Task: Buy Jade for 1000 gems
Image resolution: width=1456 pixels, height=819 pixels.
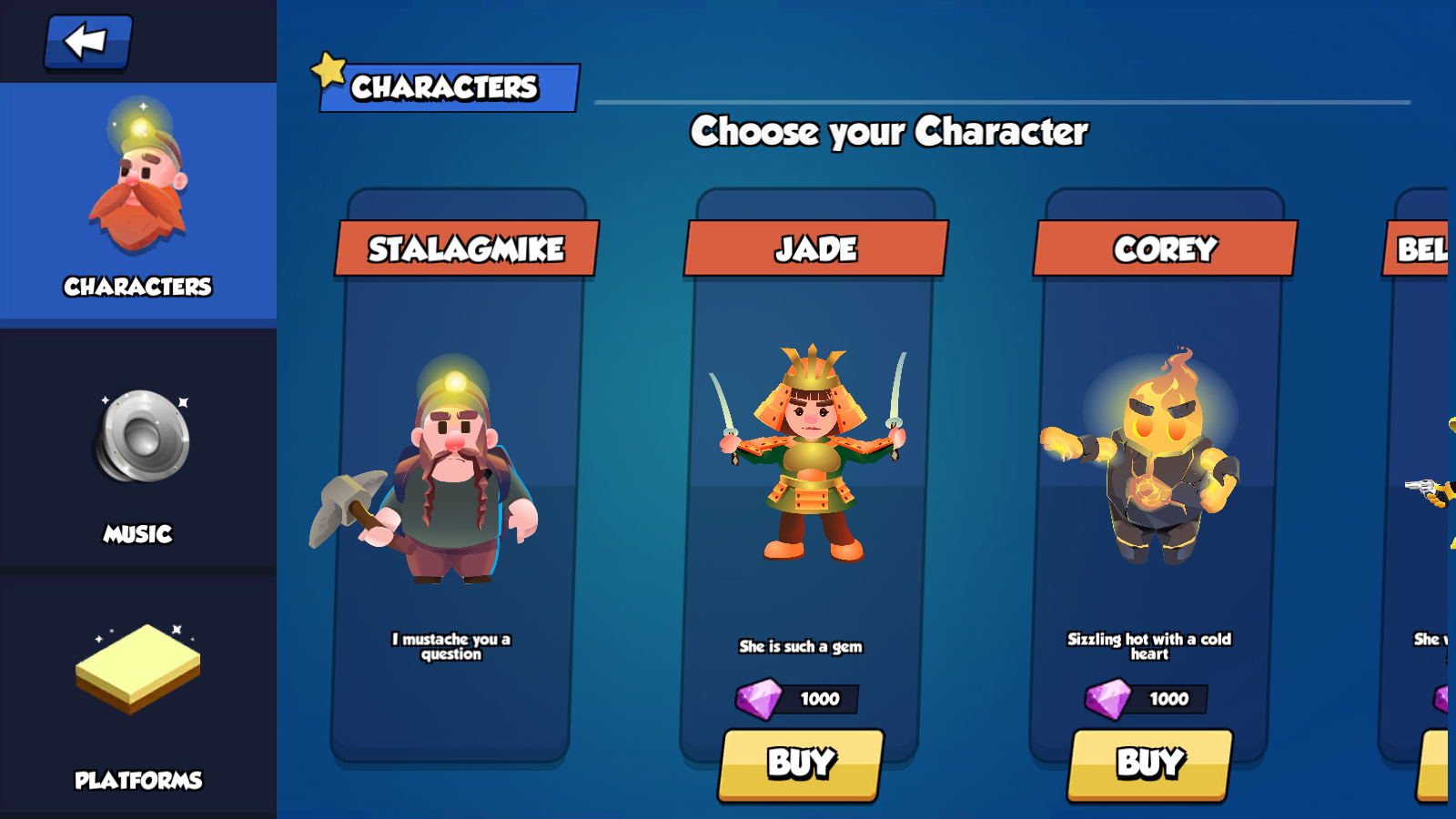Action: 801,764
